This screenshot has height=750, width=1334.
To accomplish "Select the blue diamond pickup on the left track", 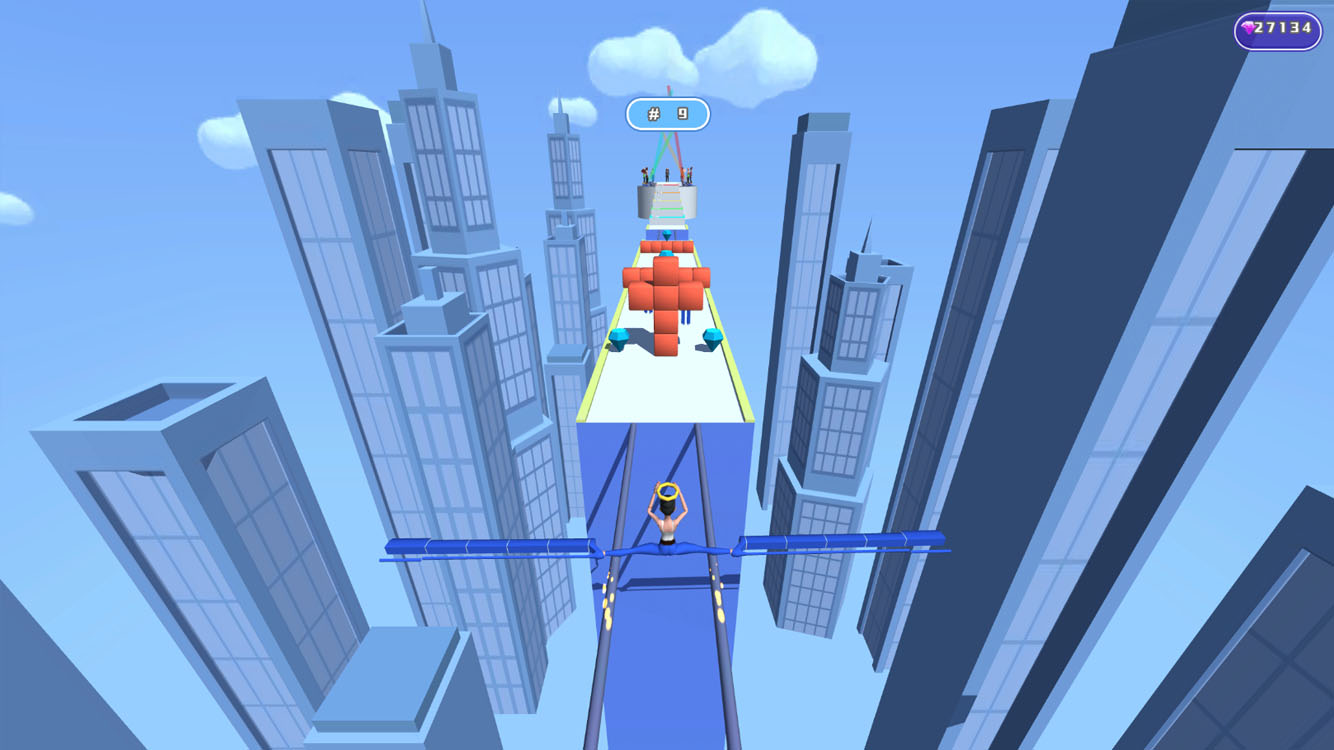I will pyautogui.click(x=618, y=335).
